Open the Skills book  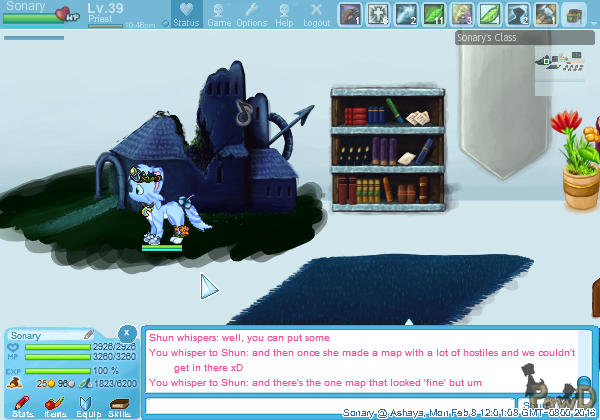119,405
